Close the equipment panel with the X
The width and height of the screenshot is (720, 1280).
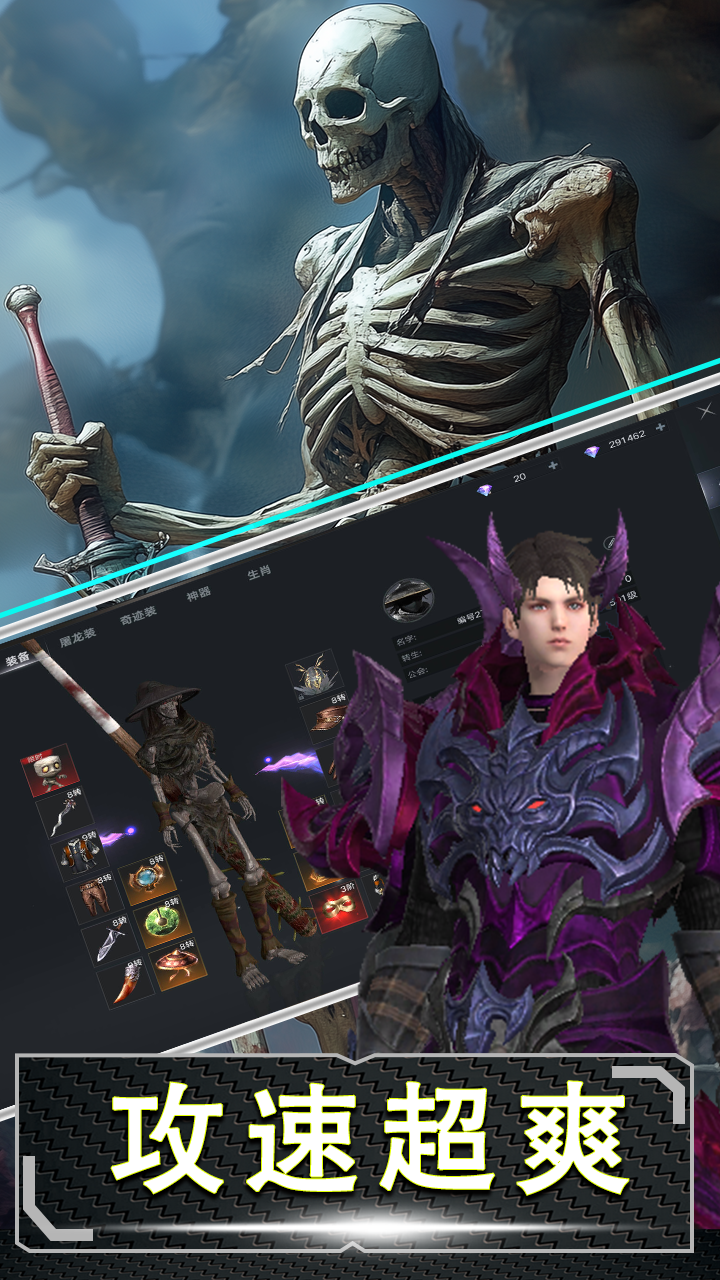pos(706,410)
